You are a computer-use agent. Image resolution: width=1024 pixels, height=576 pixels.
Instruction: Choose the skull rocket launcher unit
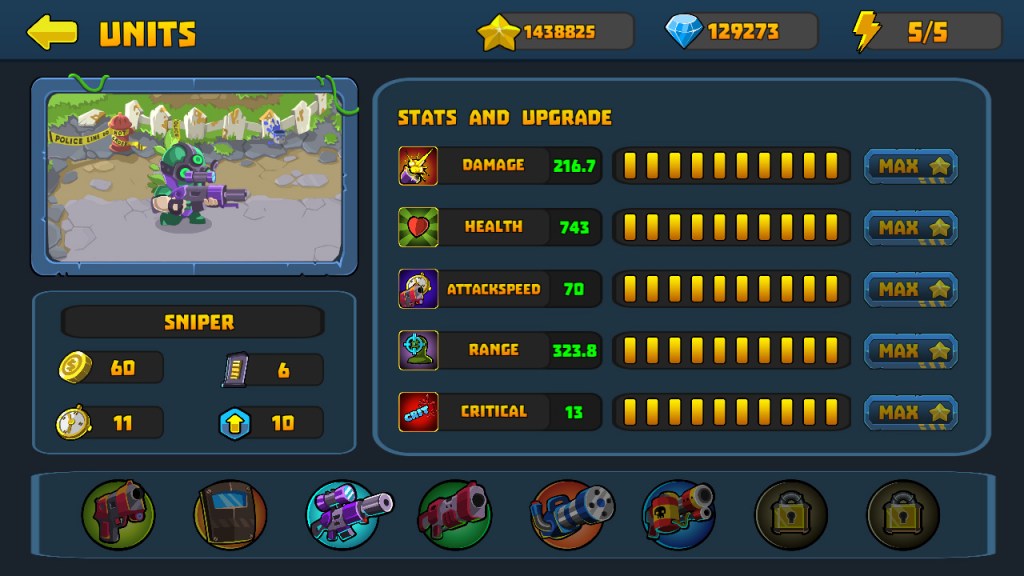click(x=679, y=515)
